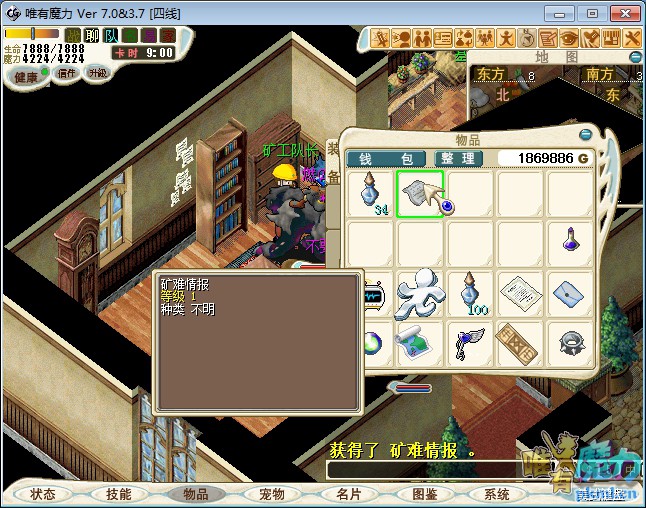
Task: Select the potion stack of 34
Action: (x=371, y=194)
